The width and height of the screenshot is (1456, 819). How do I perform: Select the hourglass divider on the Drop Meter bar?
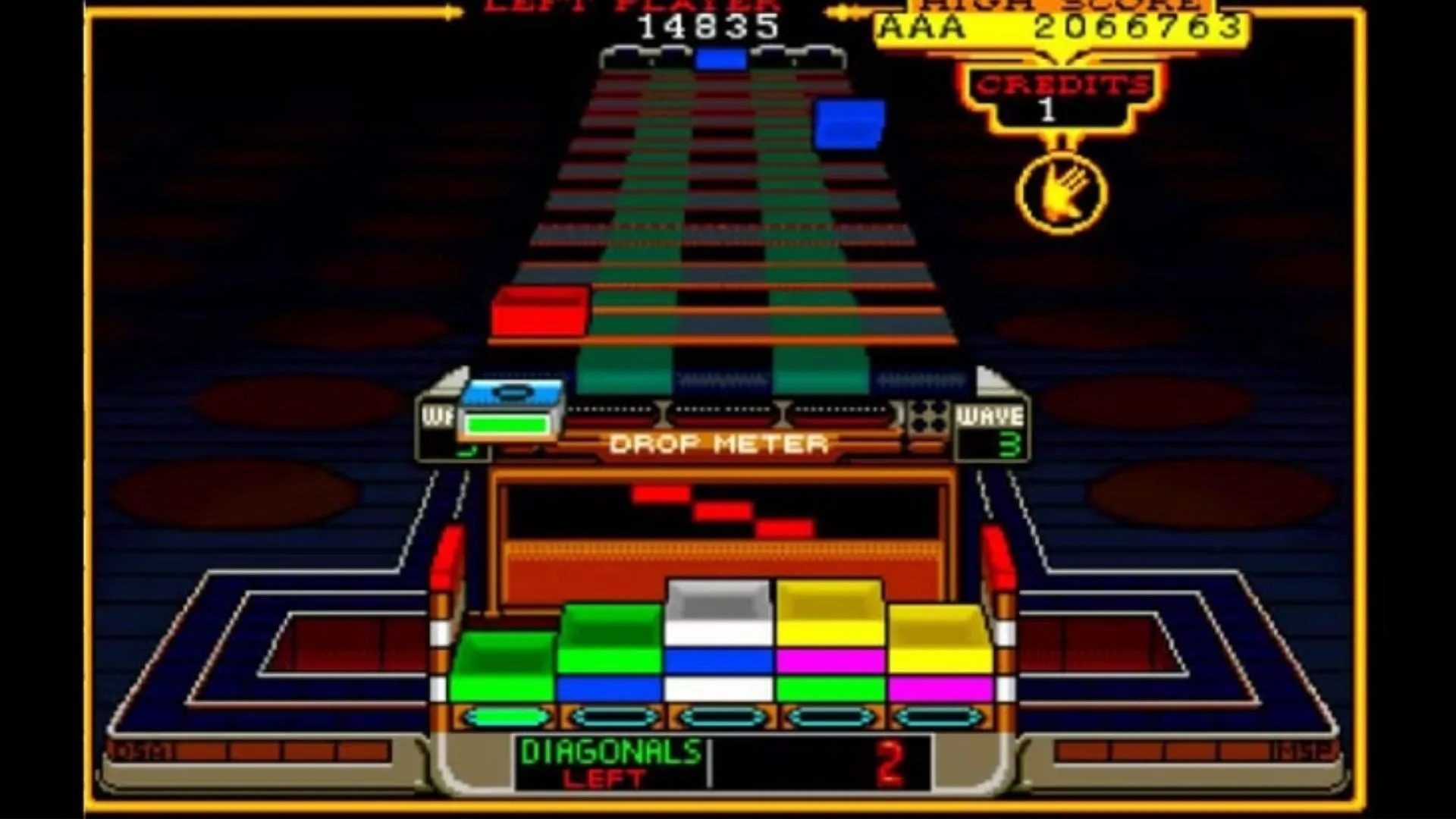[x=664, y=413]
